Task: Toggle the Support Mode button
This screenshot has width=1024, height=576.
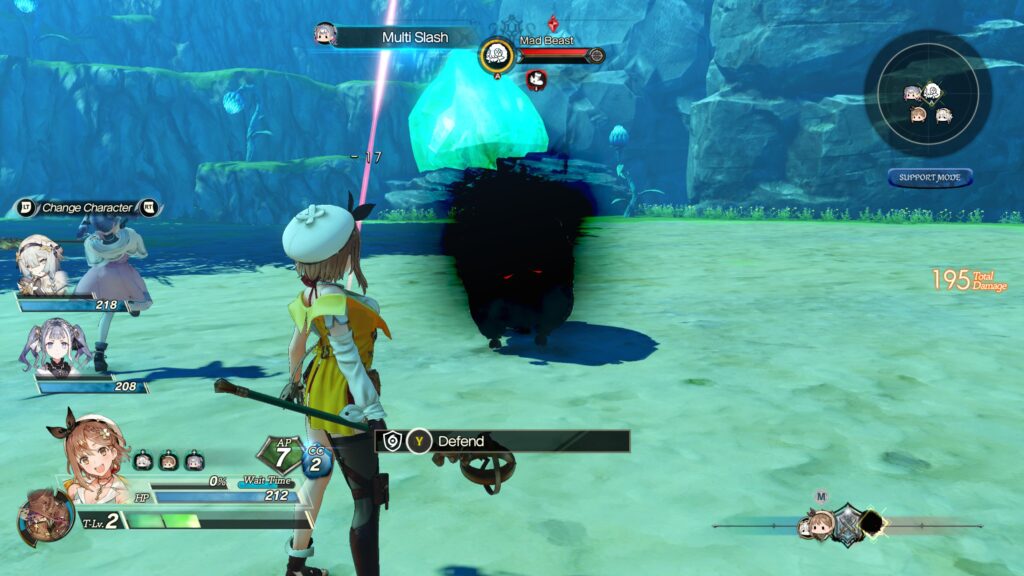Action: (929, 178)
